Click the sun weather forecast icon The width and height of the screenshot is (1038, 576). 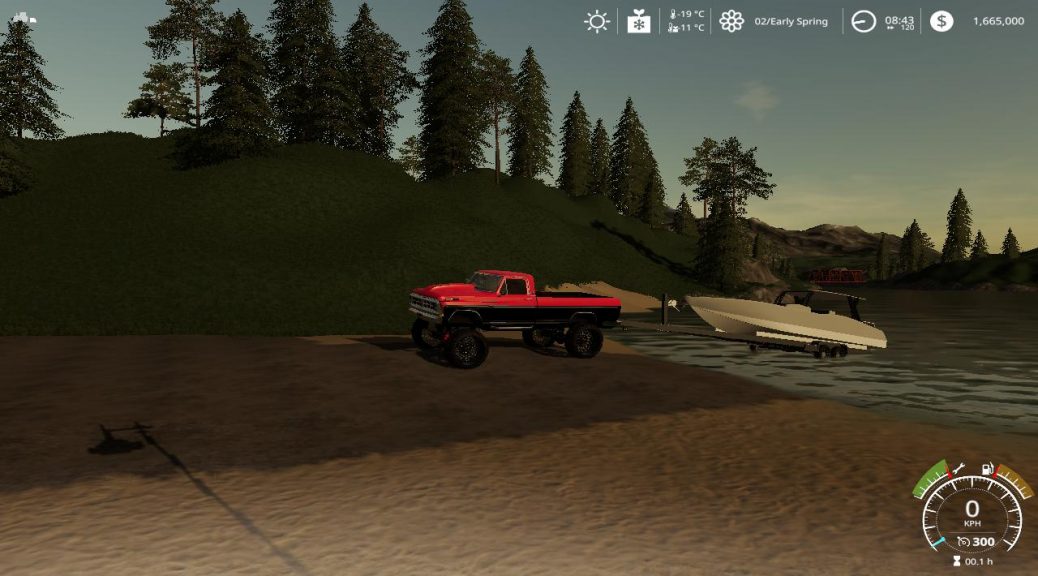597,21
